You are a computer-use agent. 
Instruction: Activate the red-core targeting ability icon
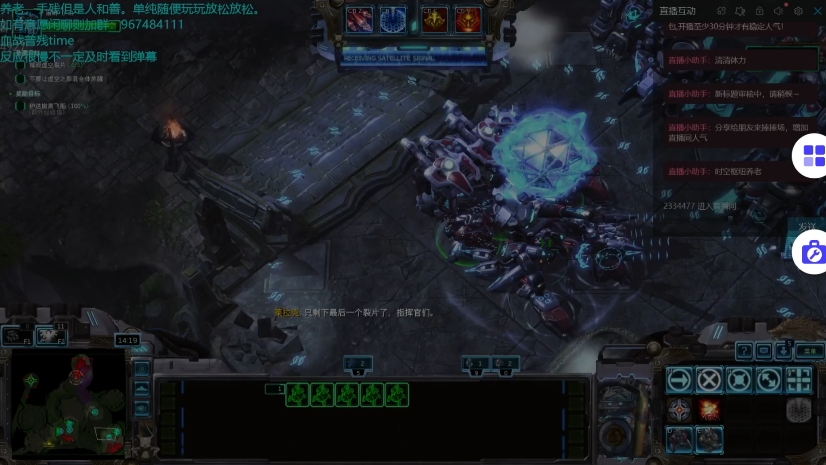[680, 409]
